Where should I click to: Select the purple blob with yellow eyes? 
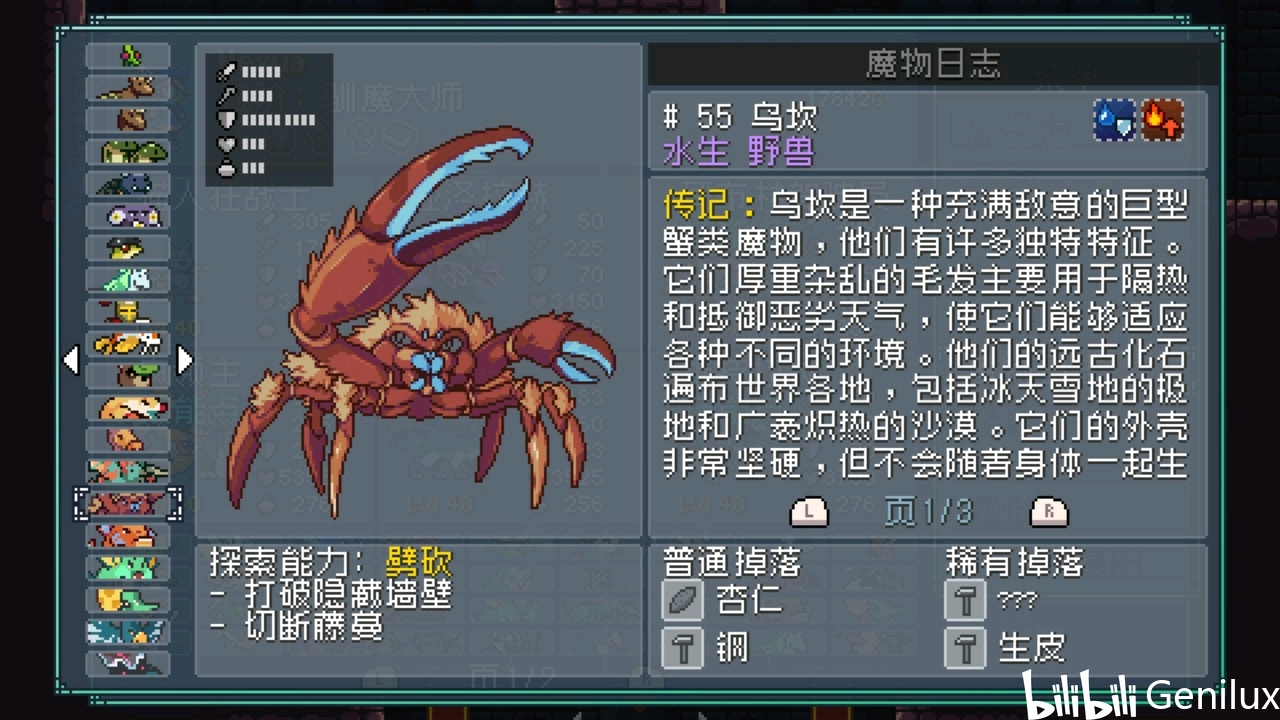pyautogui.click(x=128, y=216)
